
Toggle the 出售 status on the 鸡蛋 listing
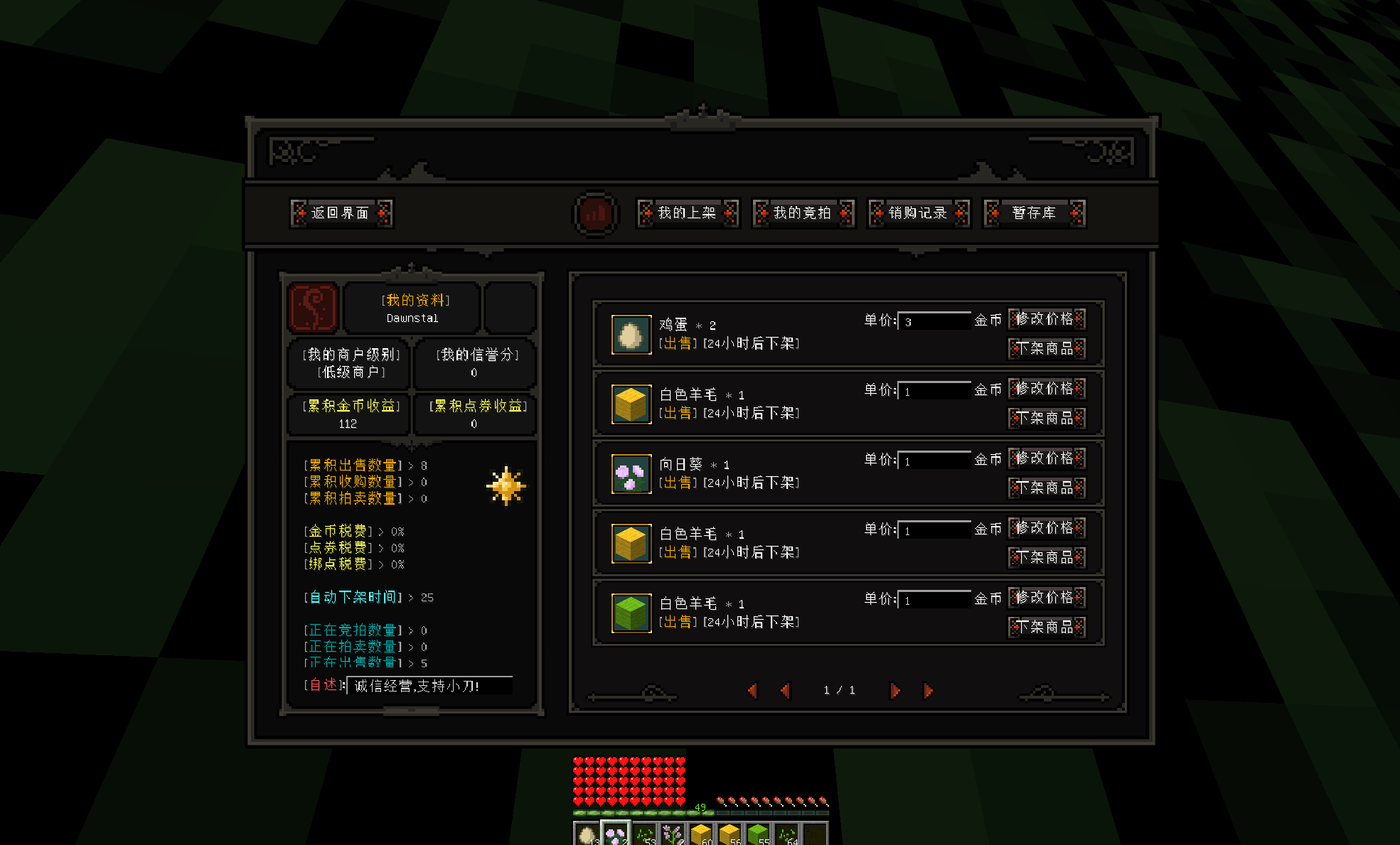pos(678,343)
